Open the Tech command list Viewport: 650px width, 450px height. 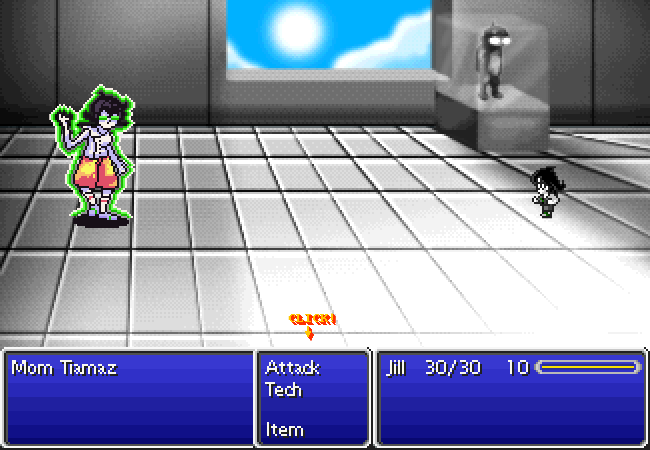click(283, 389)
